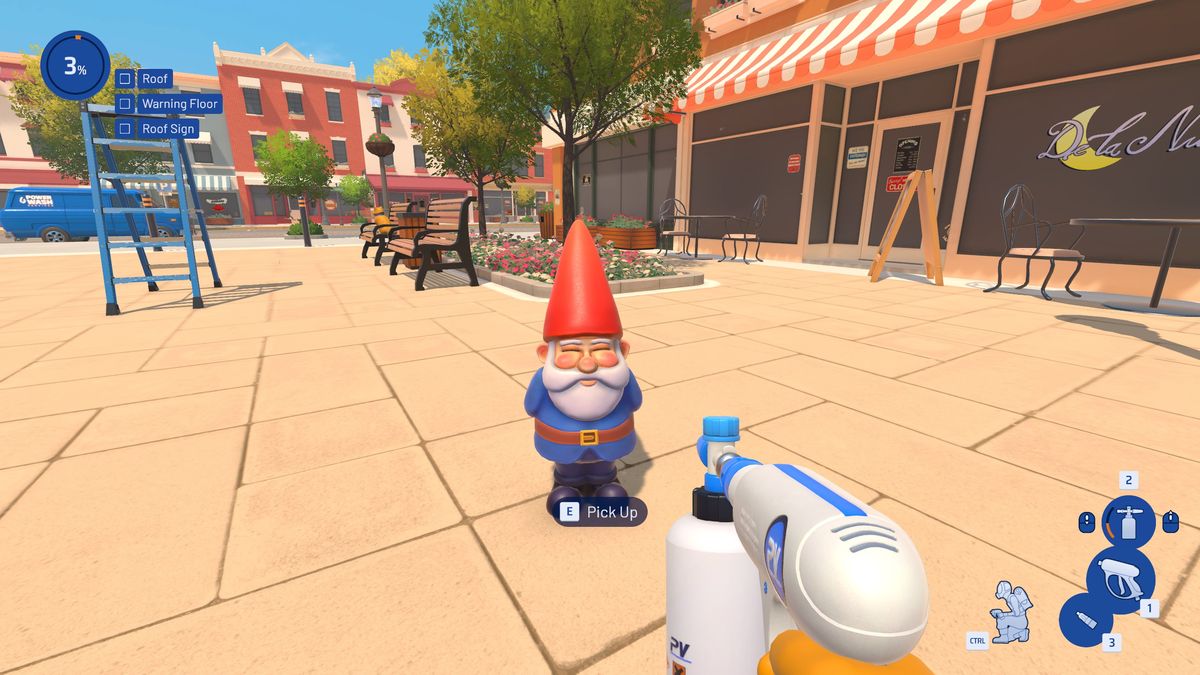Open the circular job progress indicator
Image resolution: width=1200 pixels, height=675 pixels.
(x=75, y=66)
